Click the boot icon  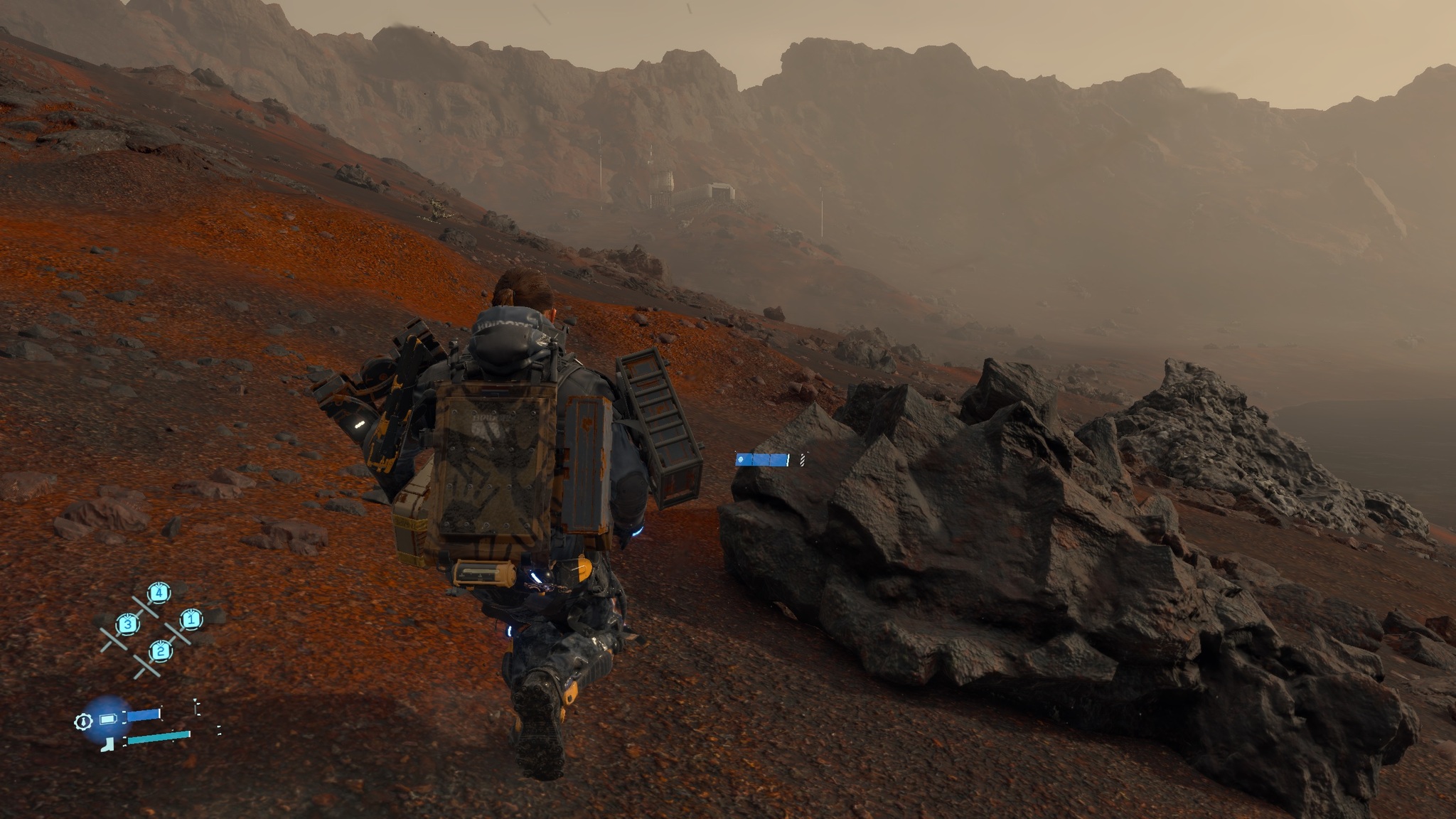click(108, 744)
